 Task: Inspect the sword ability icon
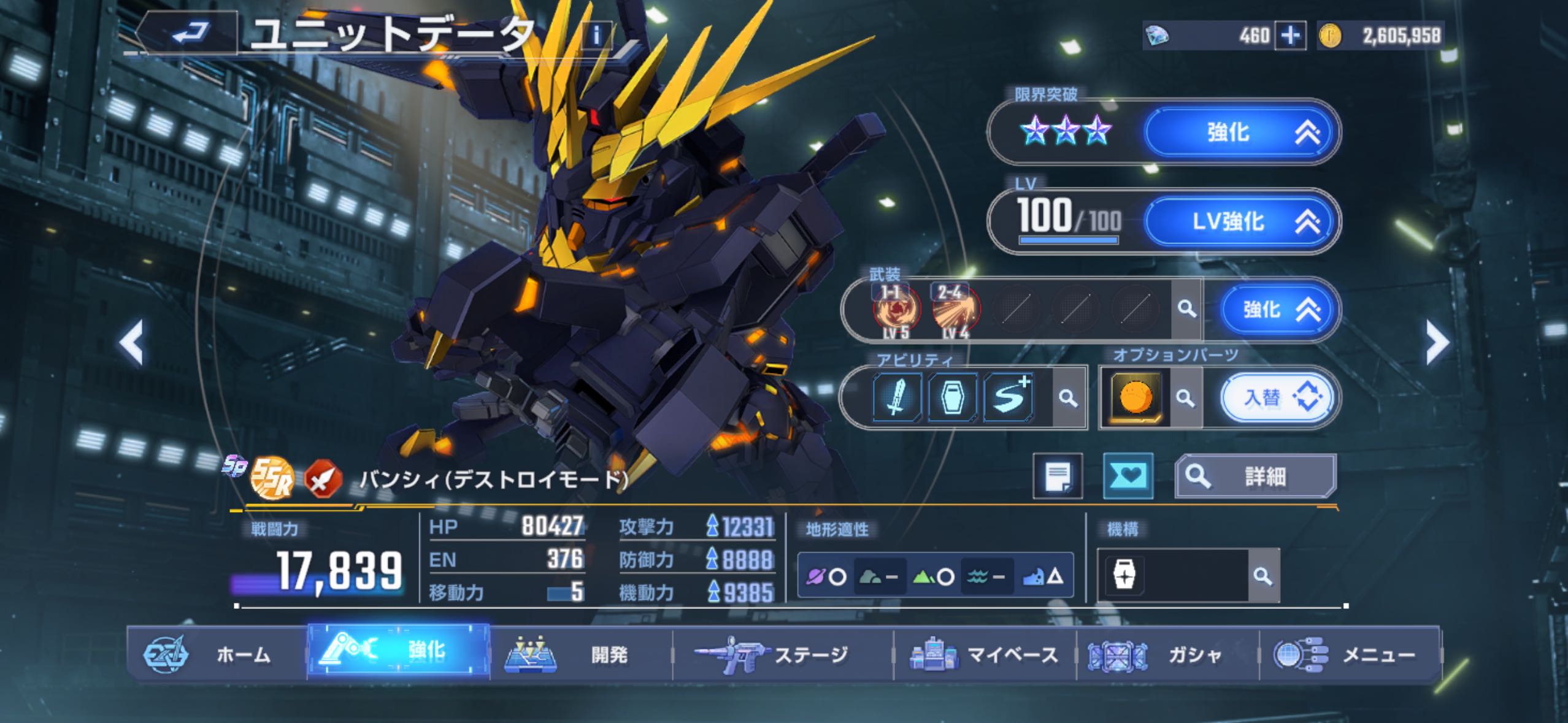click(x=896, y=398)
